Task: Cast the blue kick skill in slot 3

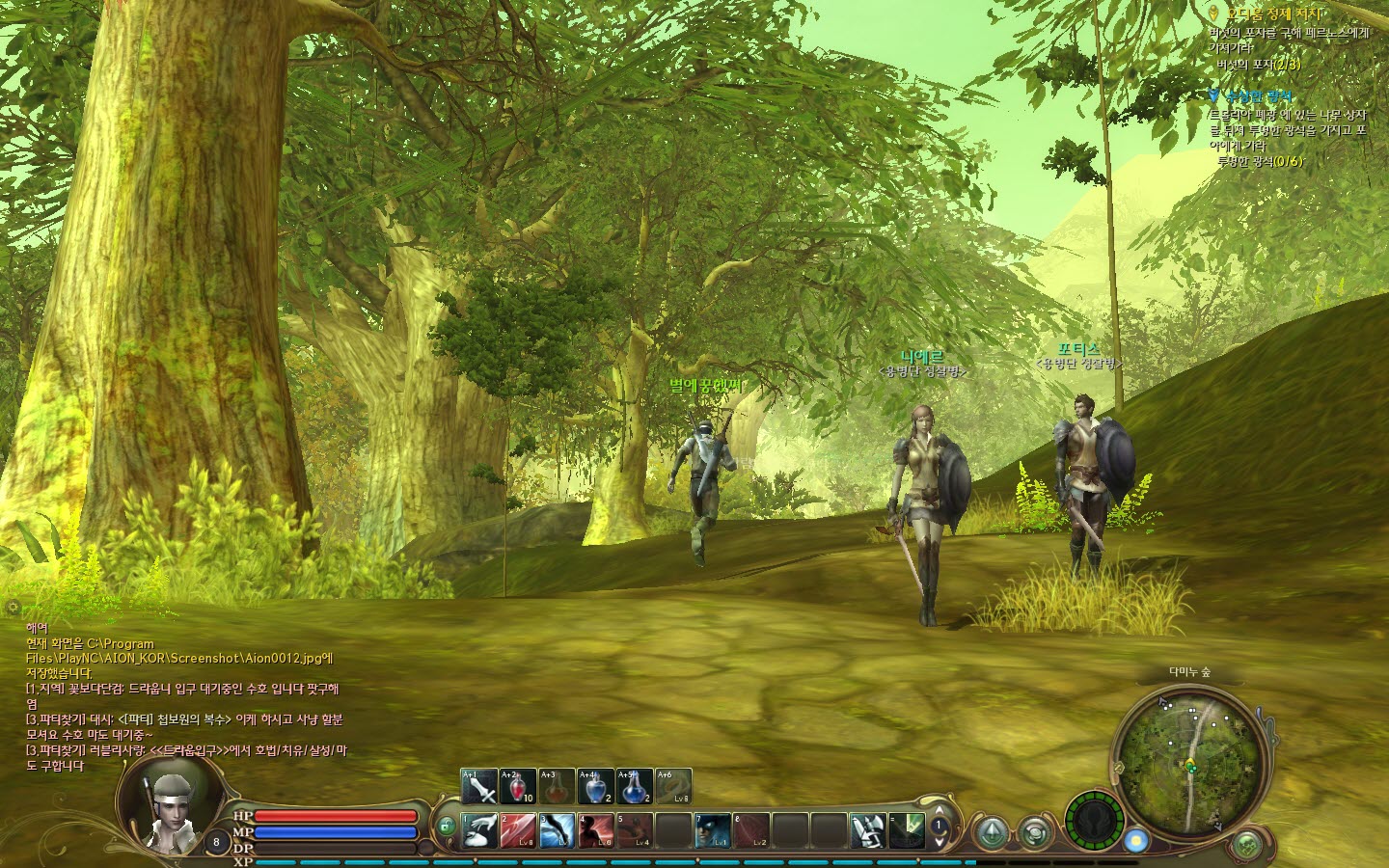Action: pyautogui.click(x=558, y=830)
